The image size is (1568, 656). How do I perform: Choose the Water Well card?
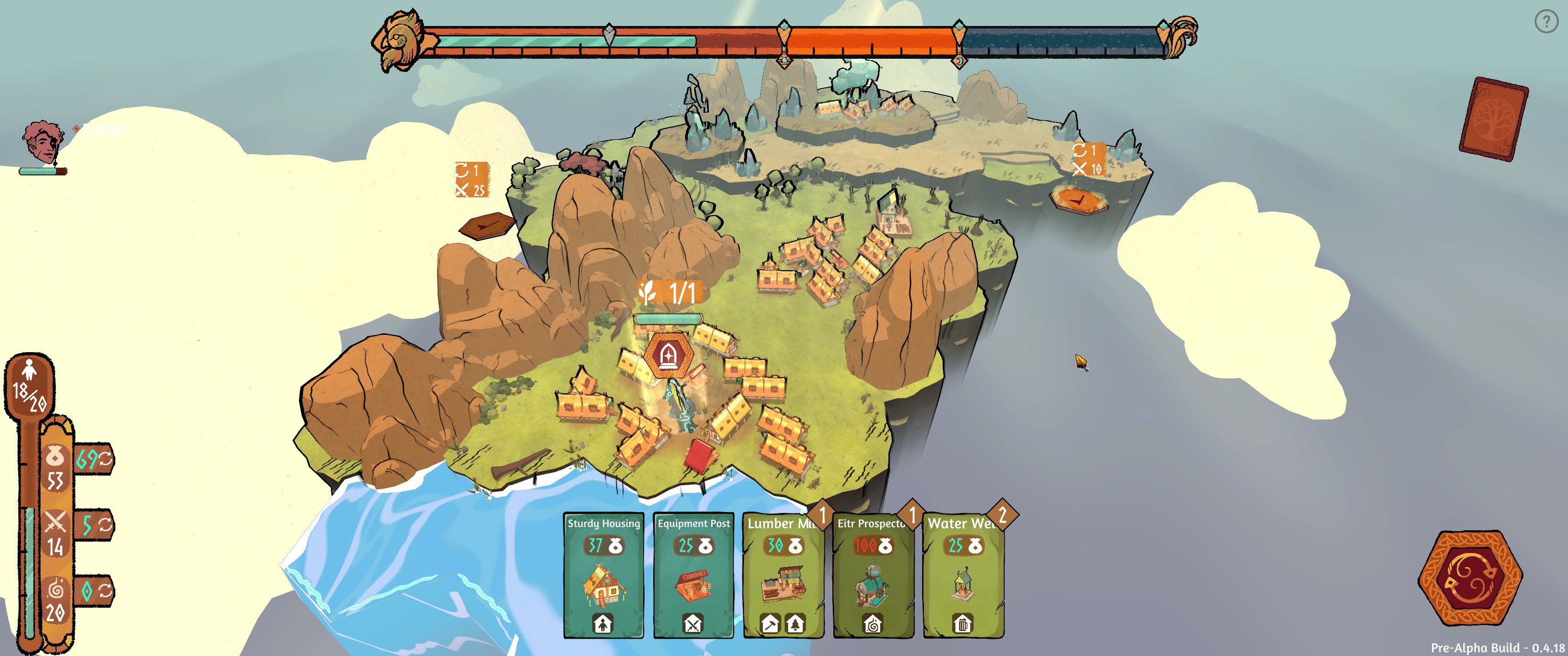point(963,575)
